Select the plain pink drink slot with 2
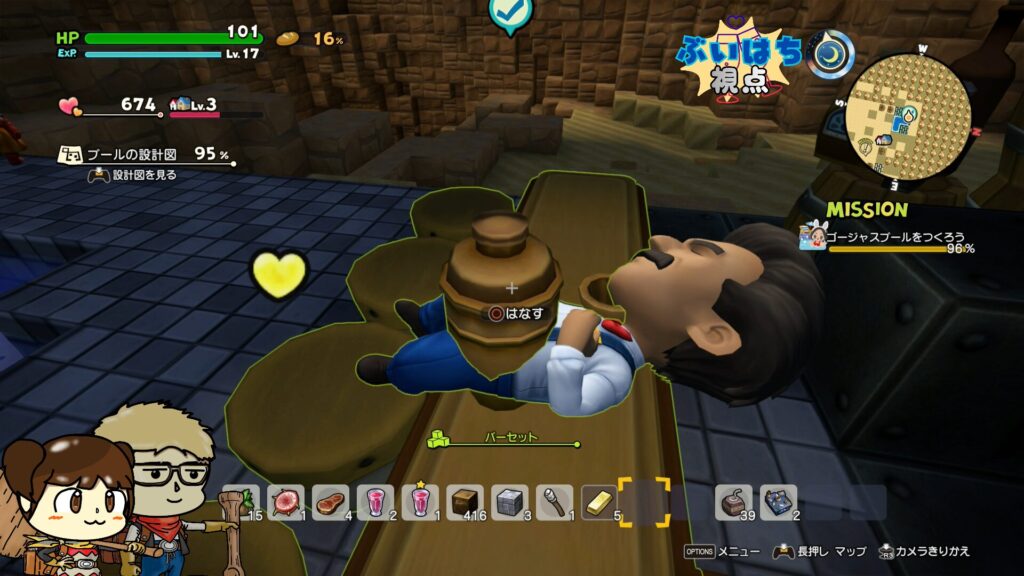 click(376, 501)
